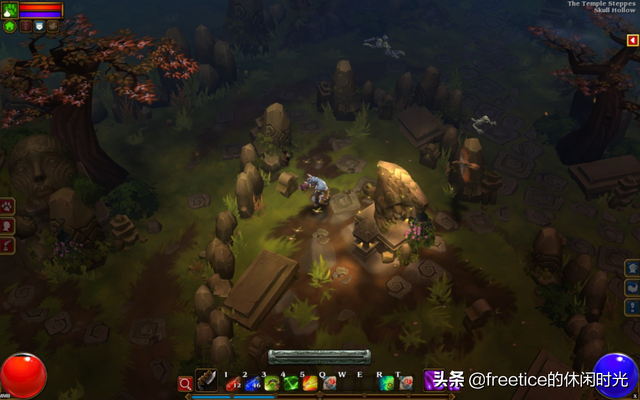The width and height of the screenshot is (640, 400).
Task: Click the pet portrait in the top-left
Action: [x=10, y=10]
